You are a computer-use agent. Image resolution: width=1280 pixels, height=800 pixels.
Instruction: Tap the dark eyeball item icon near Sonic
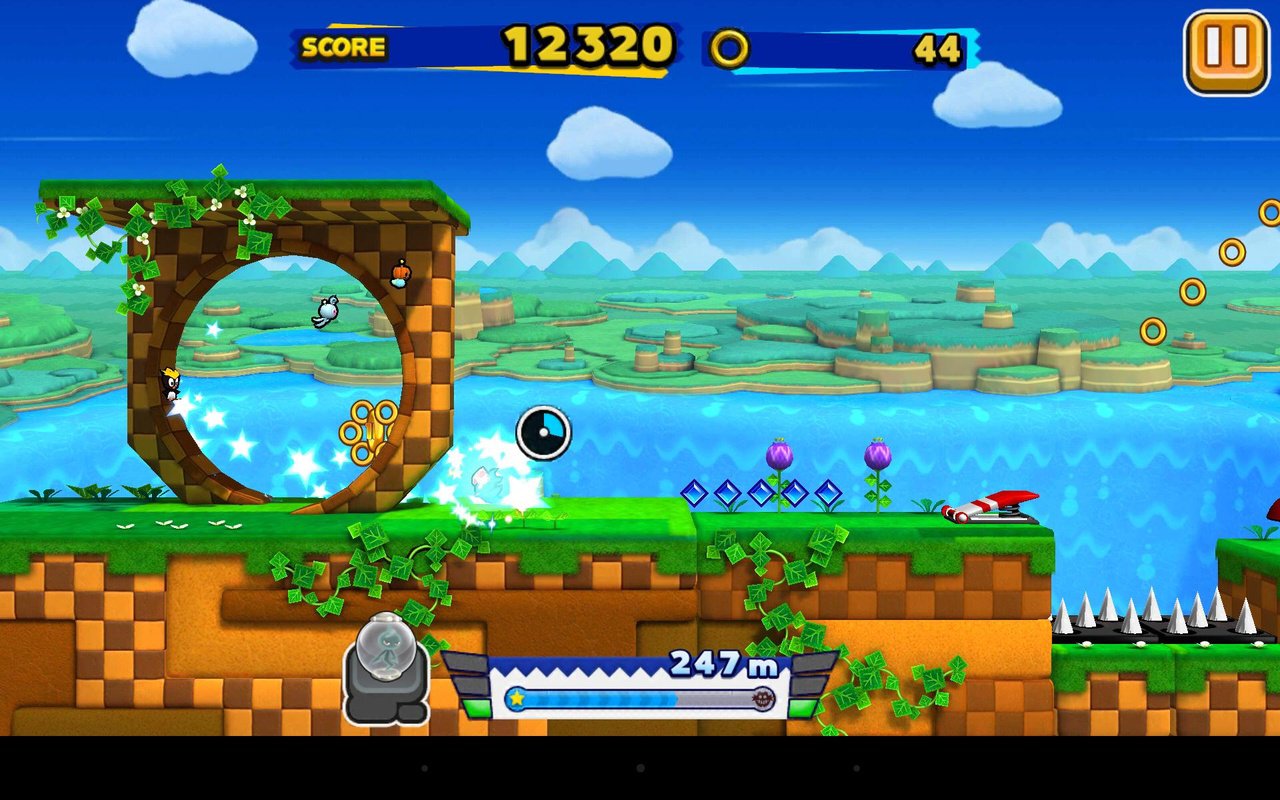(x=543, y=430)
